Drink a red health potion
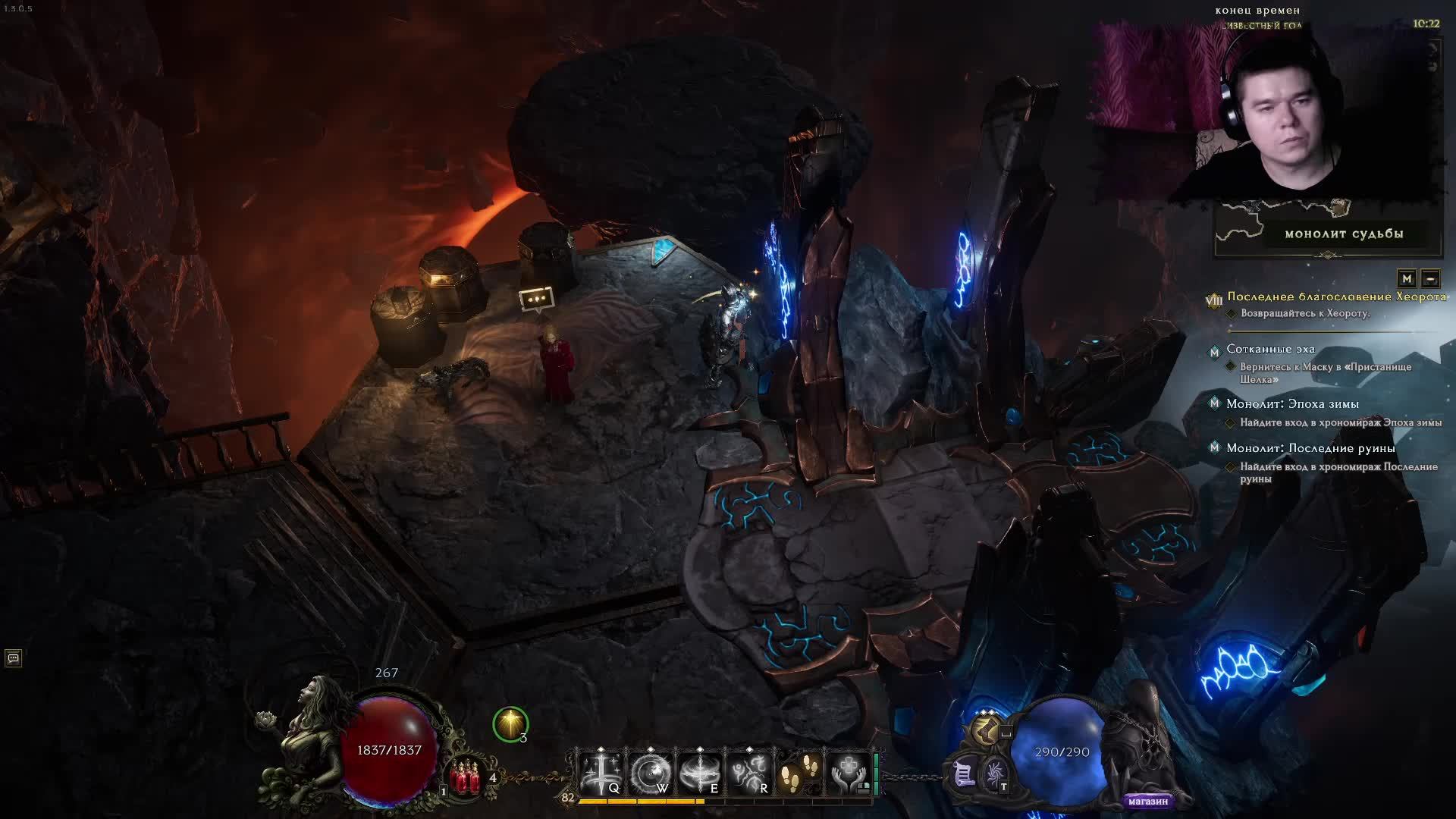The width and height of the screenshot is (1456, 819). click(466, 777)
